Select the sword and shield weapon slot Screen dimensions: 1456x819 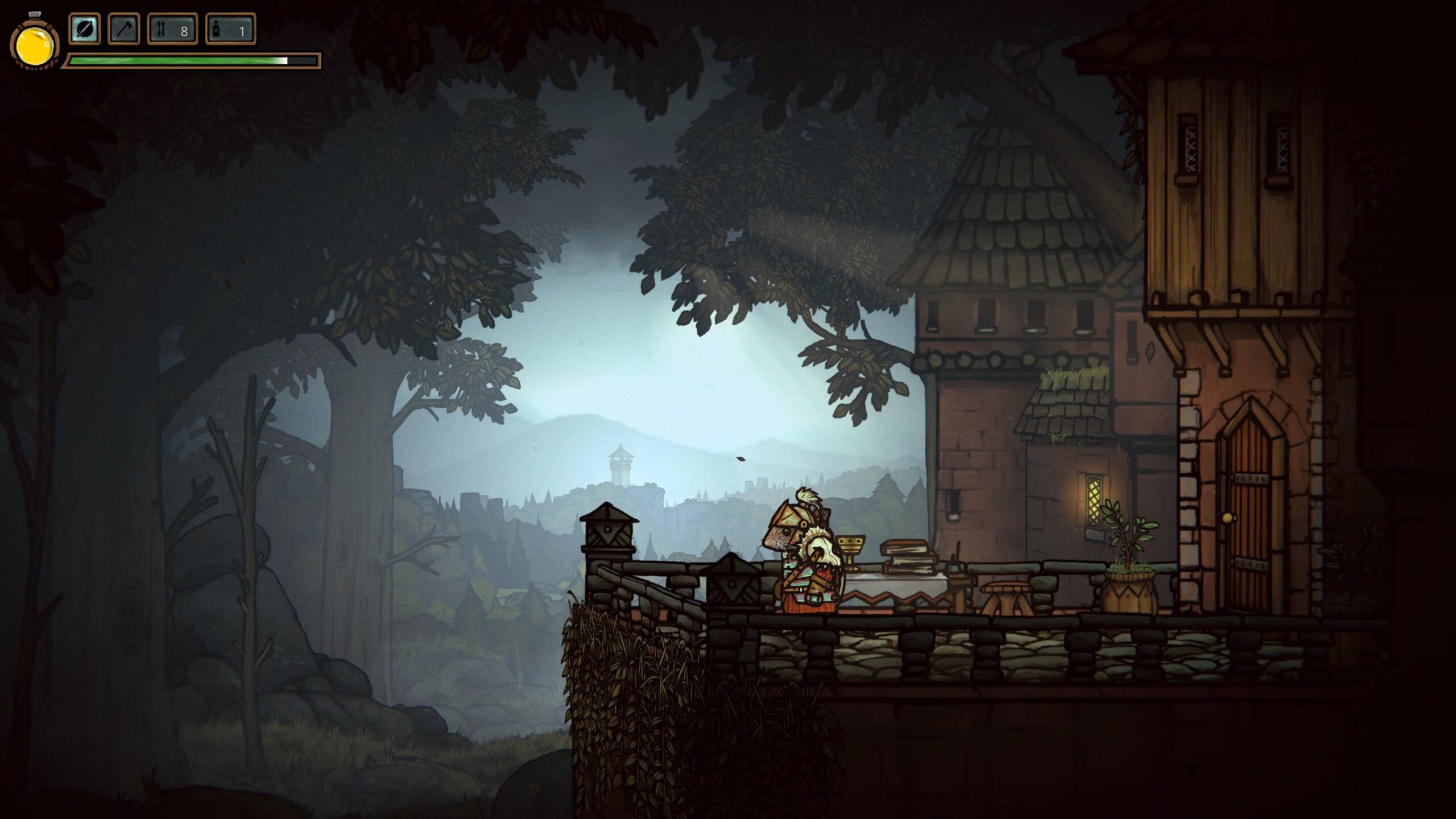[x=85, y=29]
